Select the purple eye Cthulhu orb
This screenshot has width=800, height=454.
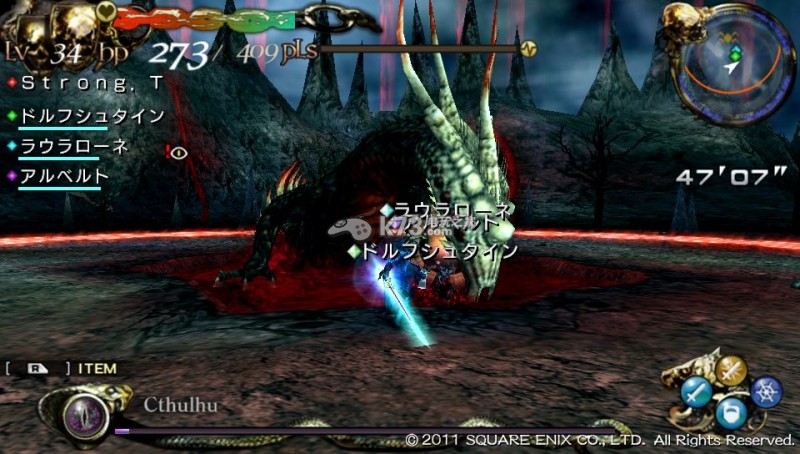[x=86, y=411]
